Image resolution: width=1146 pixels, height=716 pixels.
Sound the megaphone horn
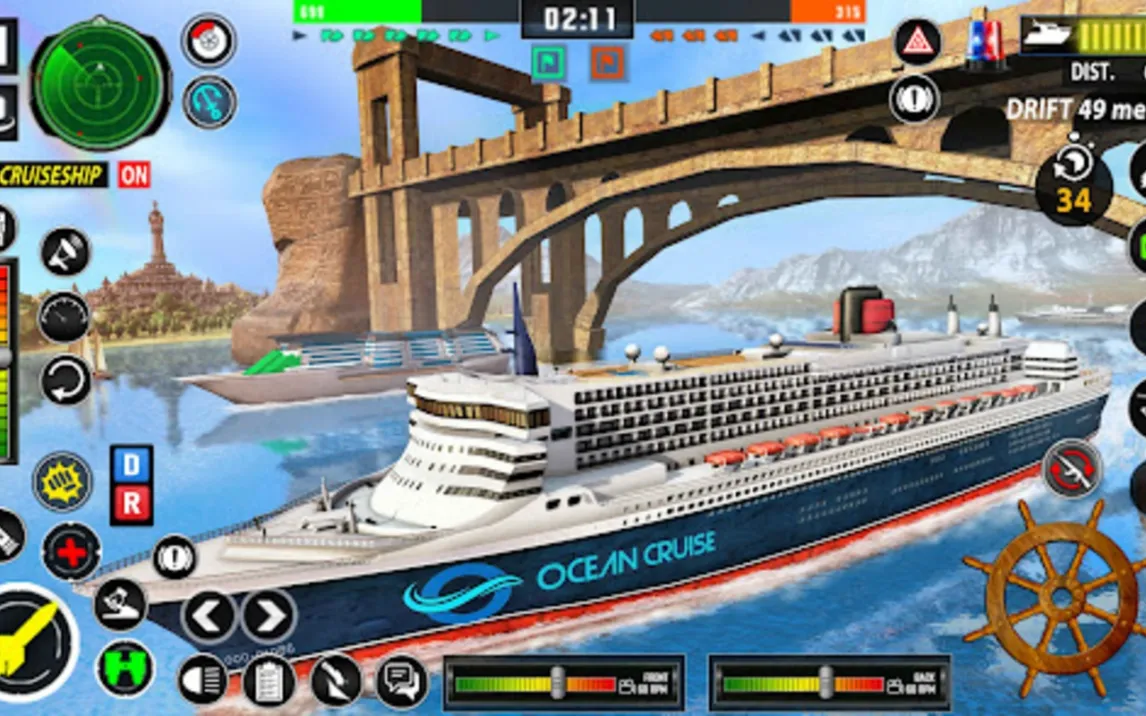click(x=65, y=252)
